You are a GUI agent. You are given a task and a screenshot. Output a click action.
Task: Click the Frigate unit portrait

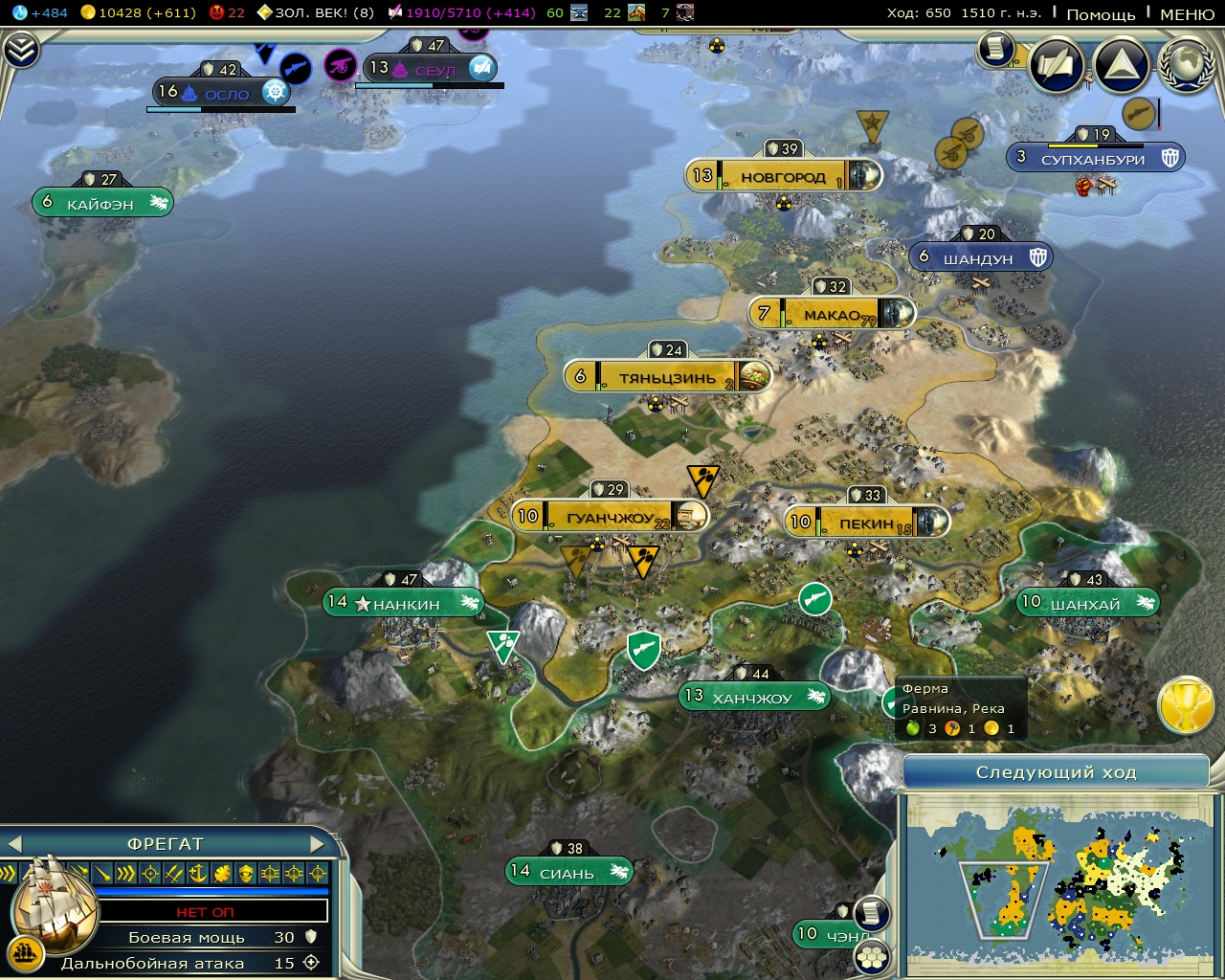(x=53, y=916)
